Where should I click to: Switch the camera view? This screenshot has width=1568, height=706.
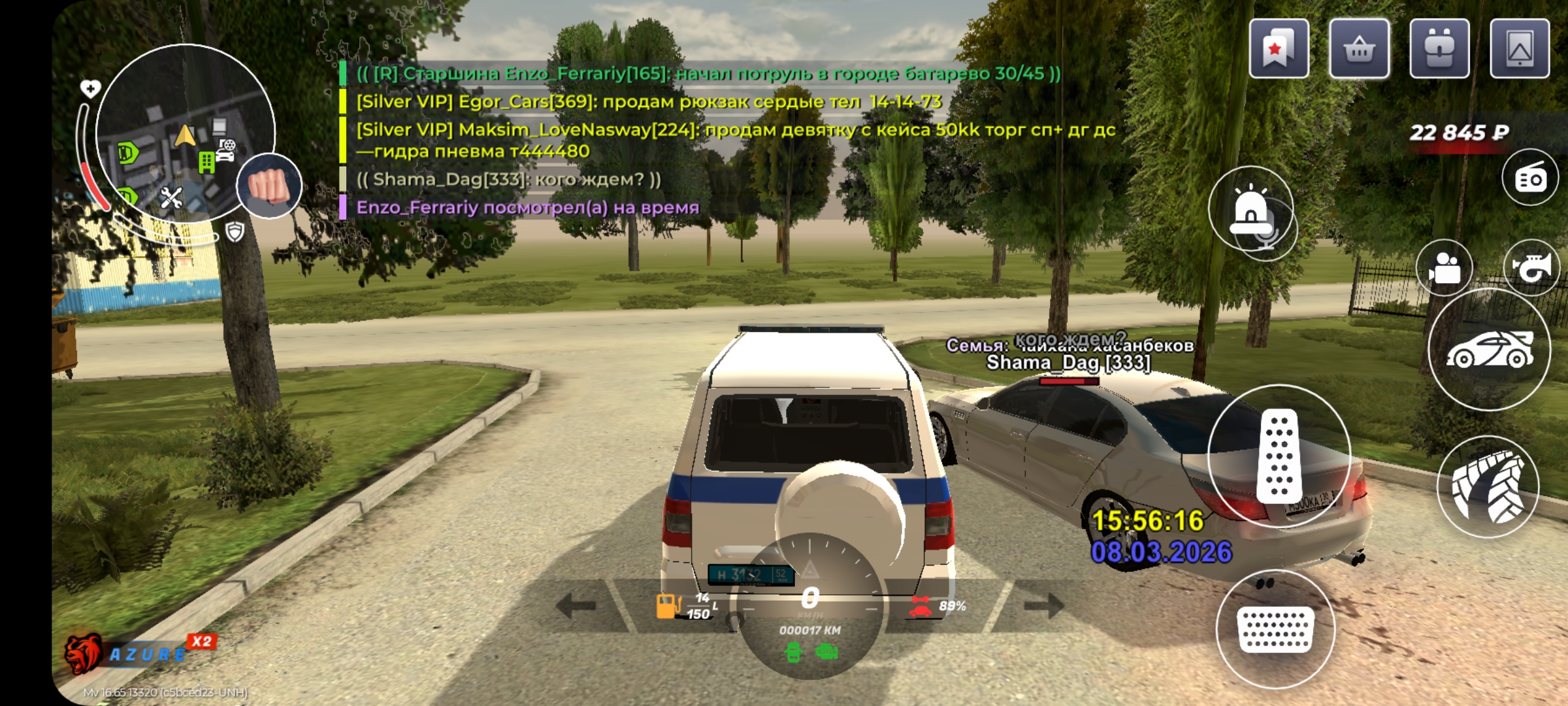coord(1444,268)
